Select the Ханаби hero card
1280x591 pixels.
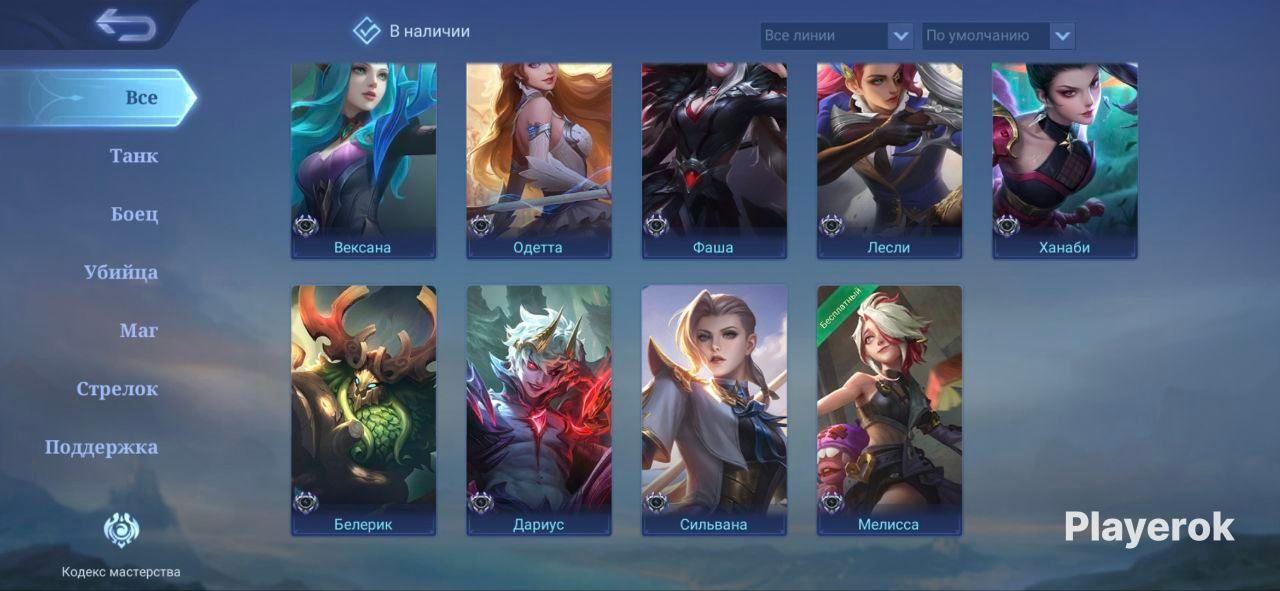click(1064, 160)
